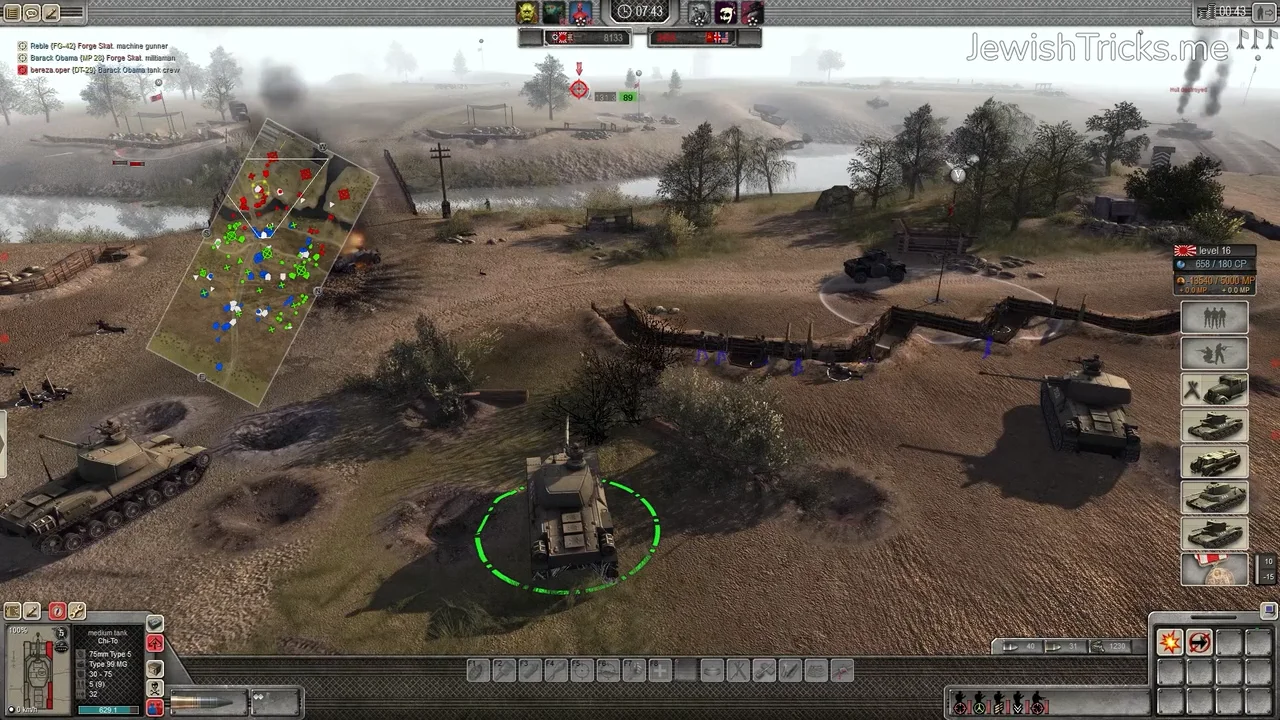Use the F1 grenade quick-action slot
This screenshot has width=1280, height=720.
[x=478, y=671]
